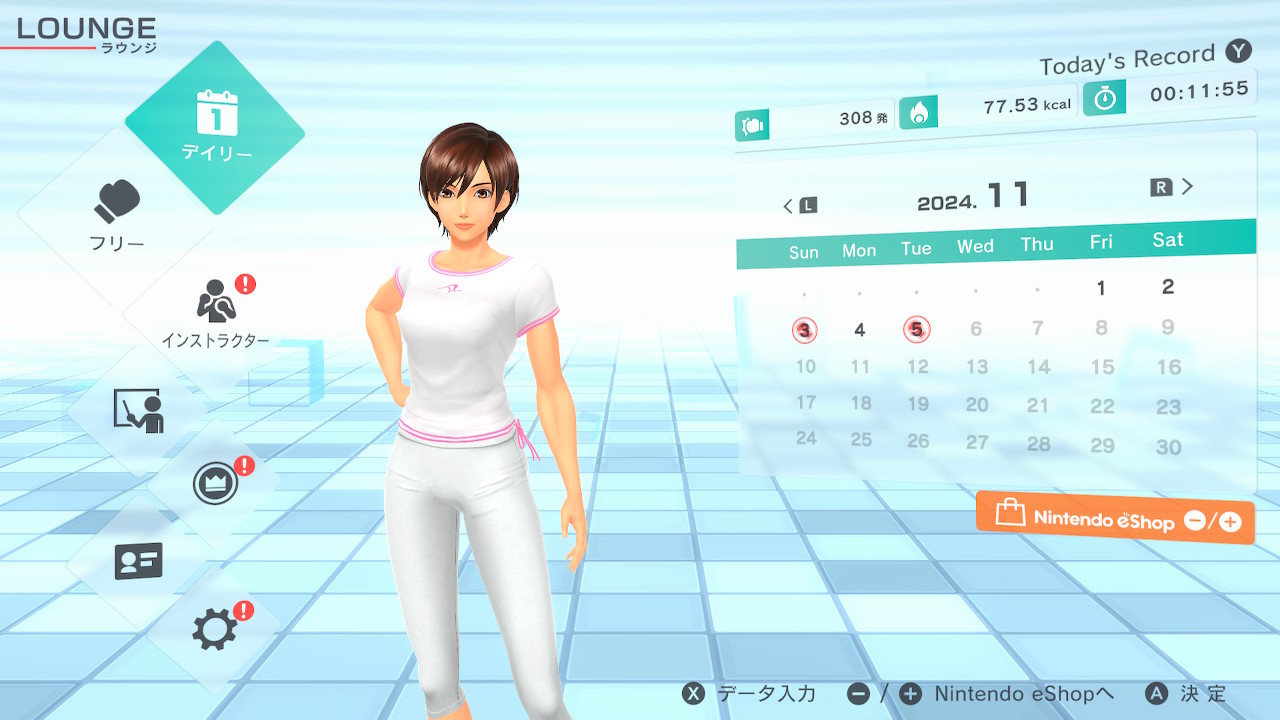
Task: Pick date 4 on the calendar
Action: coord(860,330)
